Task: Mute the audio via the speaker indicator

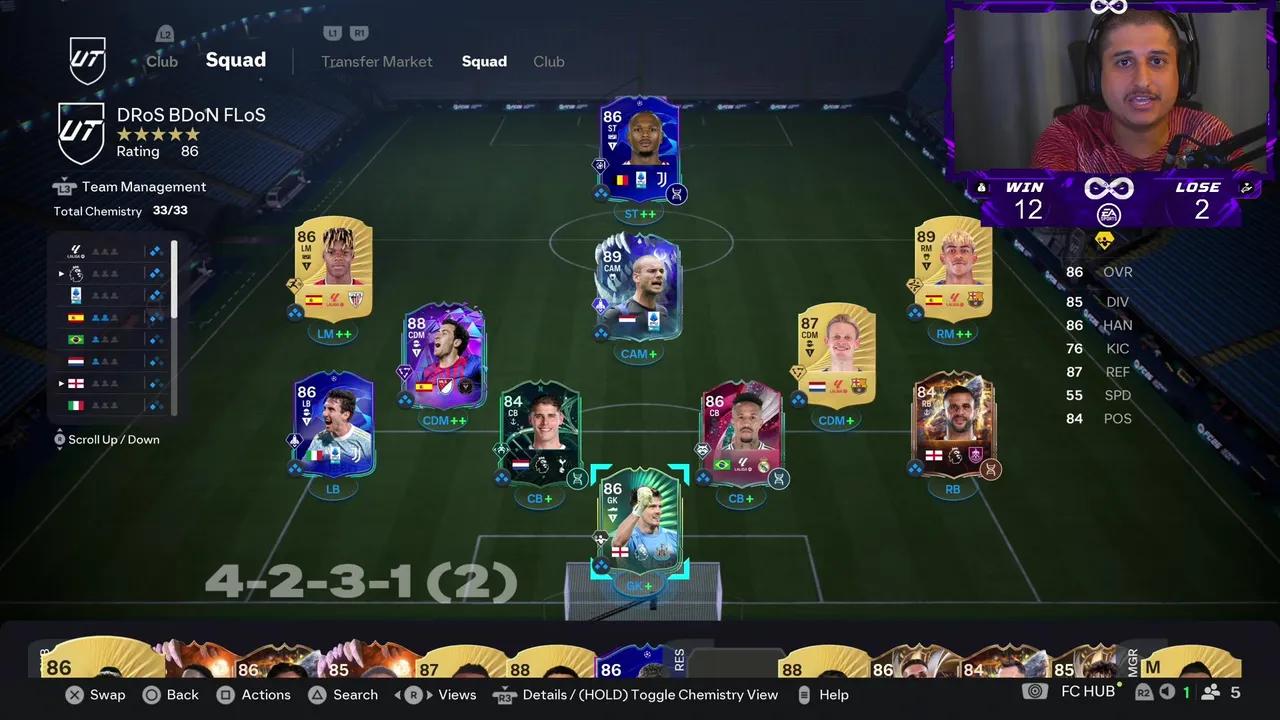Action: [x=1166, y=692]
